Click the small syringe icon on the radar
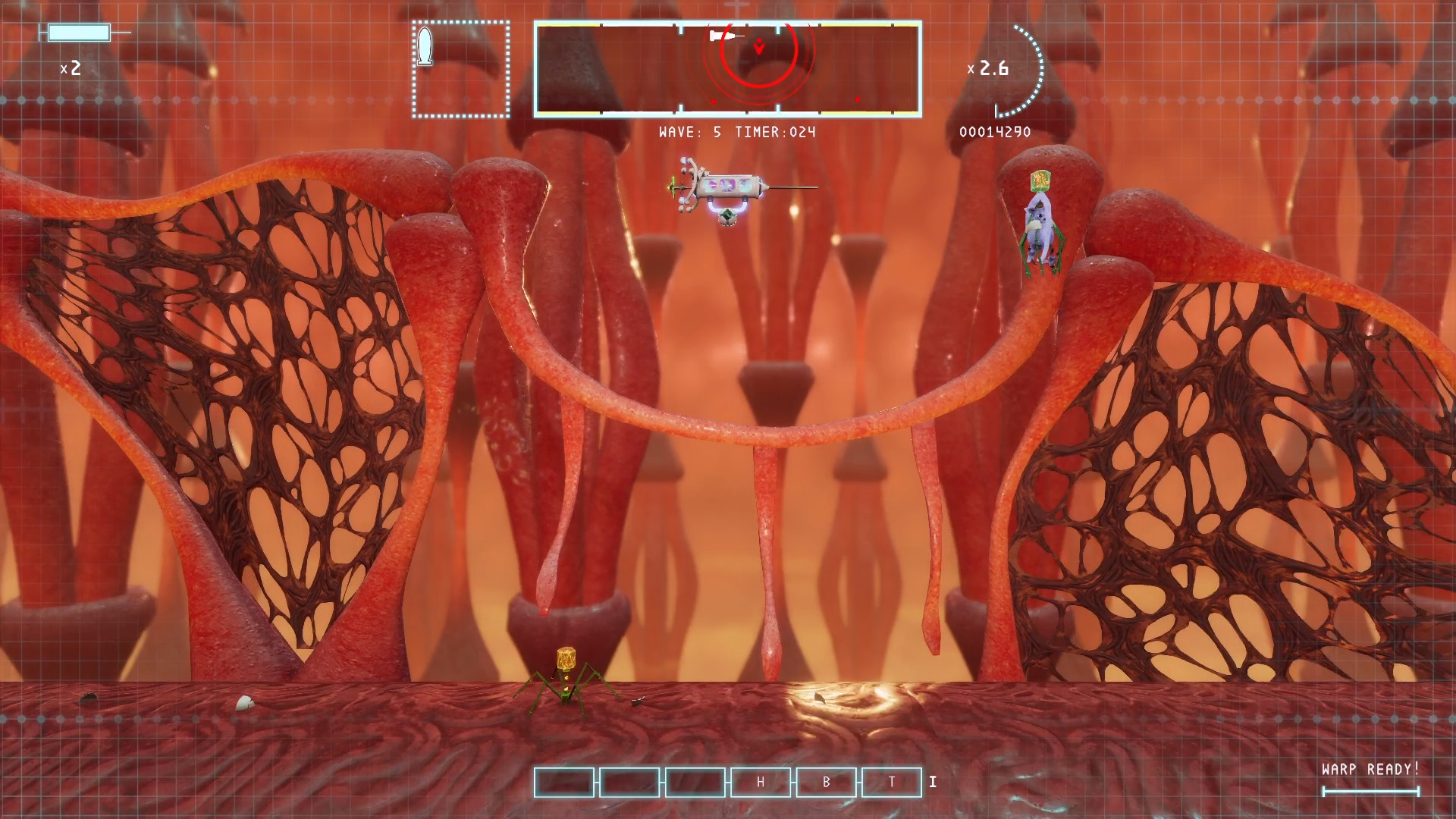The image size is (1456, 819). [723, 34]
